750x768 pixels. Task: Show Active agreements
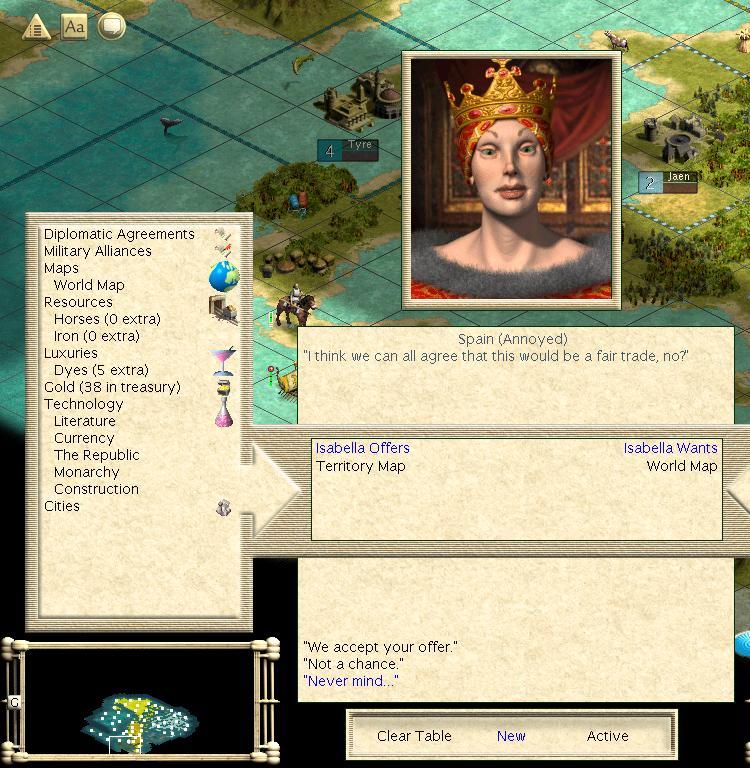coord(607,736)
